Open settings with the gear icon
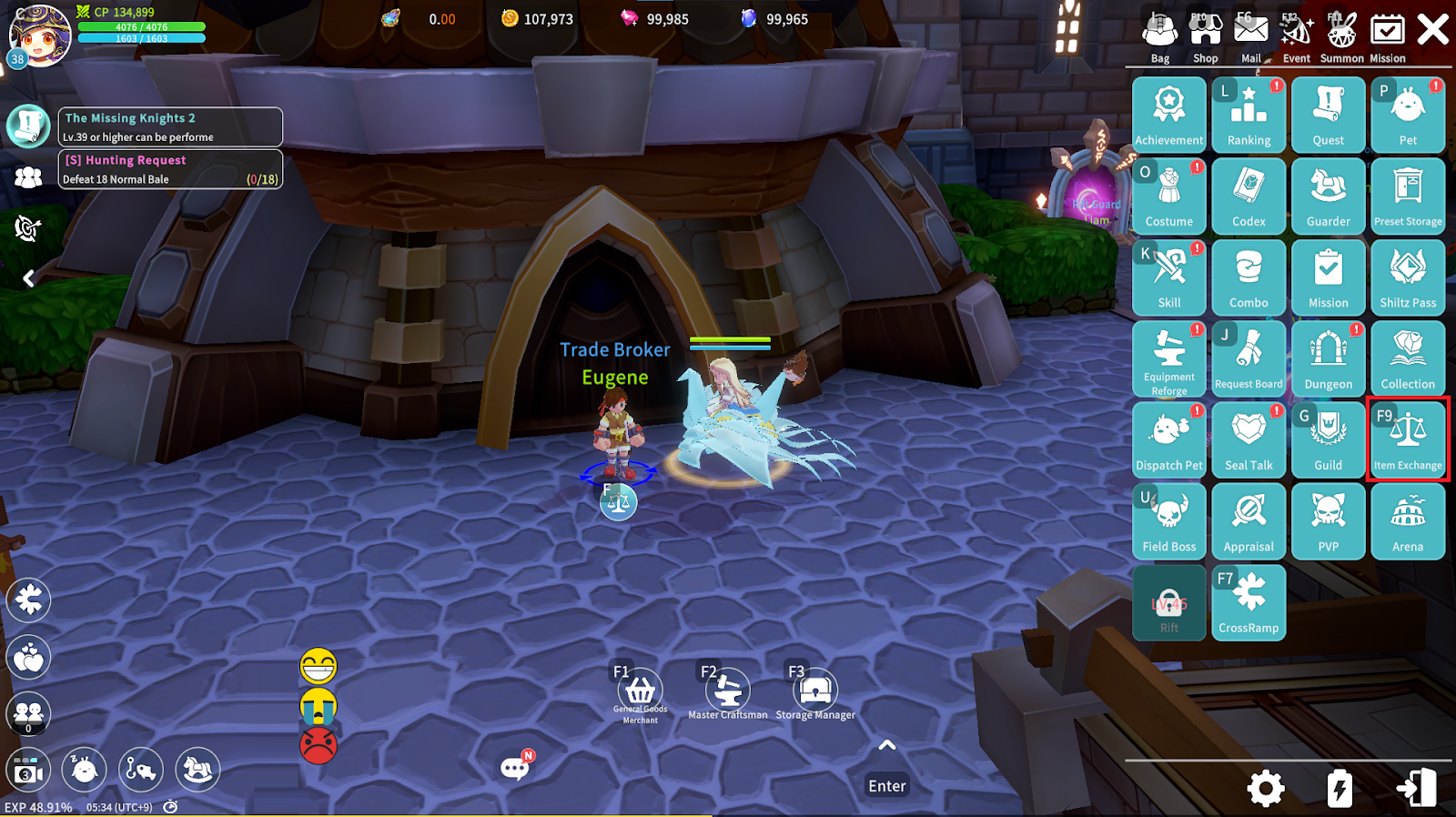 1266,788
